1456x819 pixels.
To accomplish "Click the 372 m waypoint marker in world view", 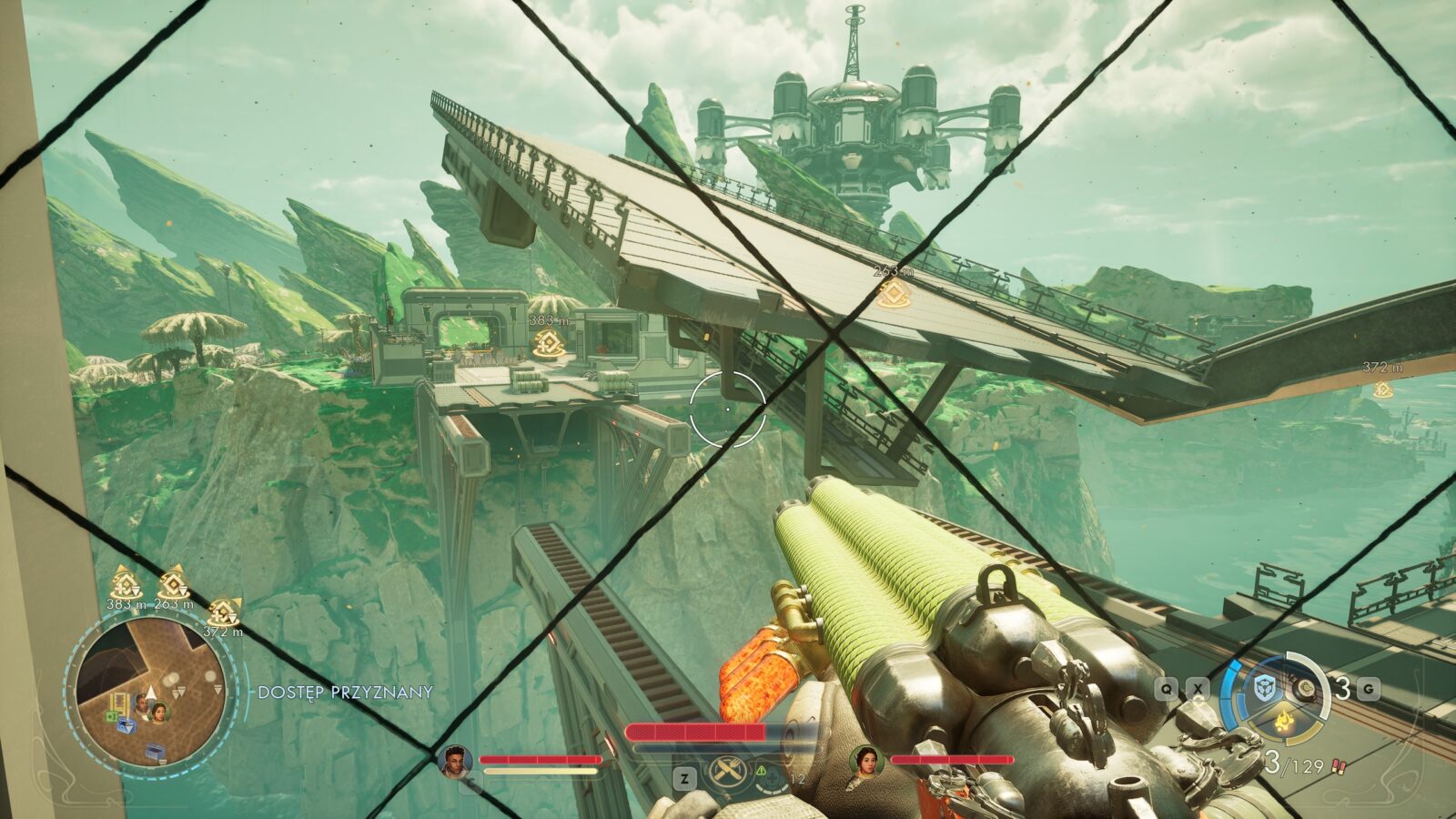I will click(1382, 389).
